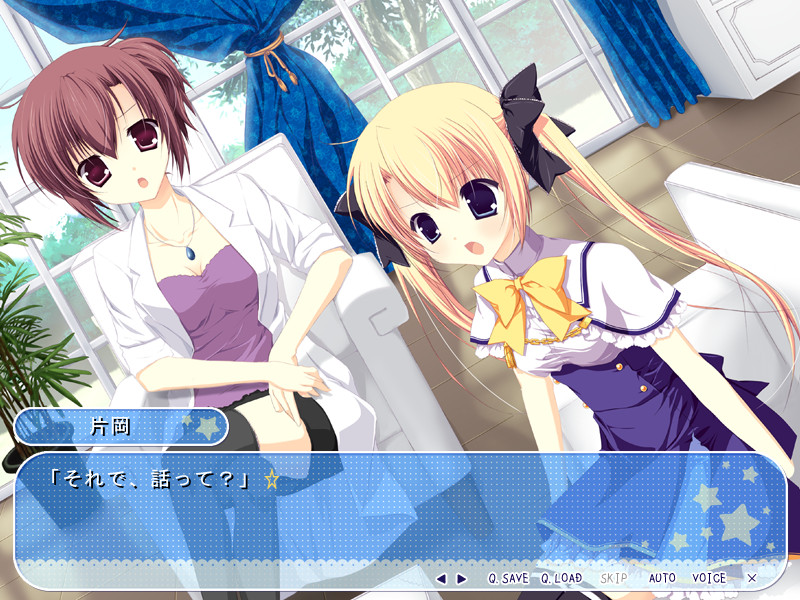Turn on AUTO text advance
This screenshot has width=800, height=600.
pyautogui.click(x=662, y=578)
